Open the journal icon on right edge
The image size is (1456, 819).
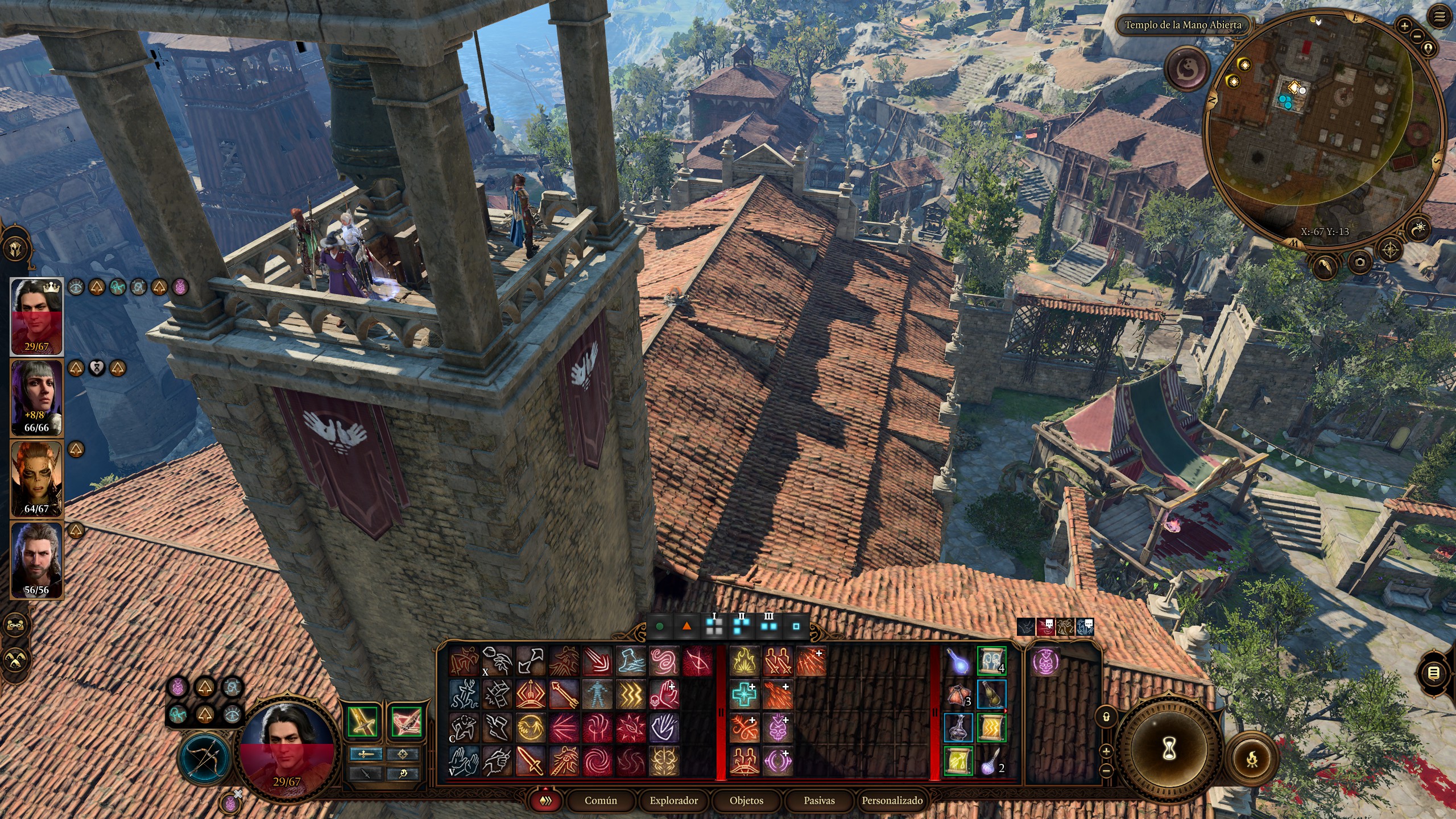pos(1433,673)
